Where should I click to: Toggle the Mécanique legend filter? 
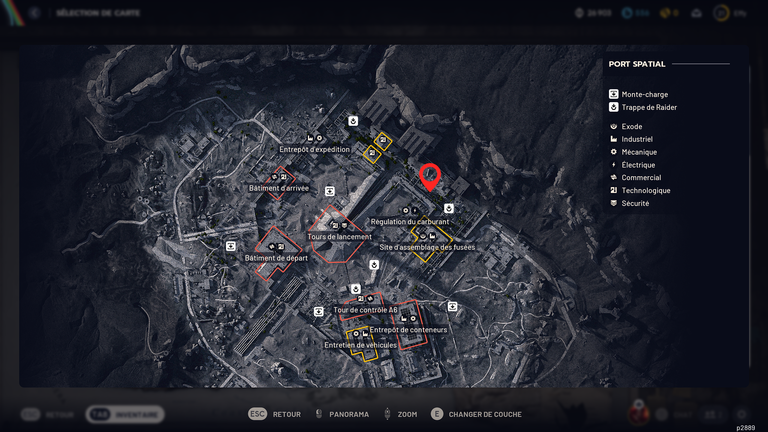[x=639, y=152]
